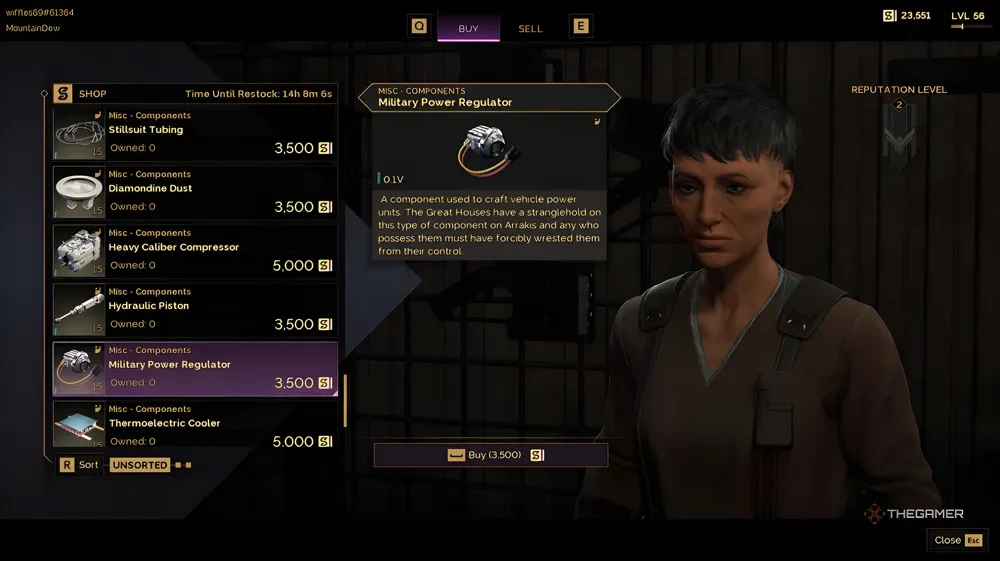The height and width of the screenshot is (561, 1000).
Task: Switch to the Sell tab
Action: click(530, 28)
